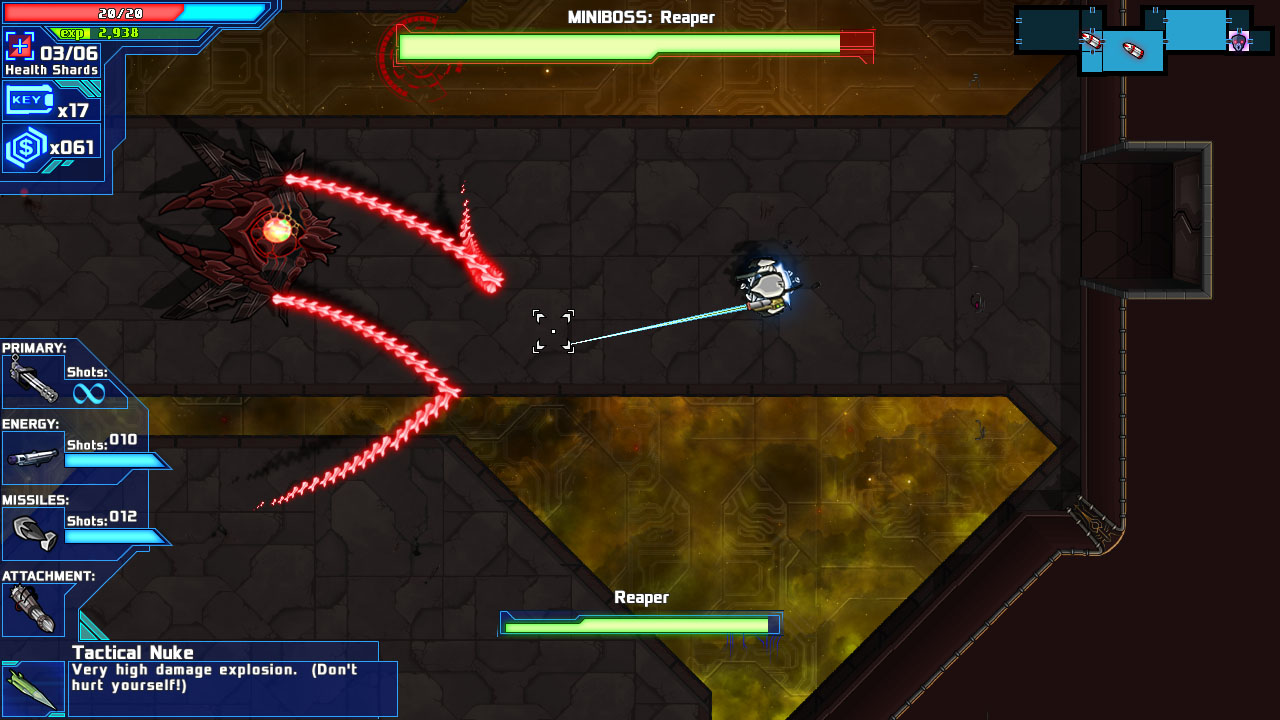Click the KEY counter icon
The height and width of the screenshot is (720, 1280).
[x=30, y=99]
